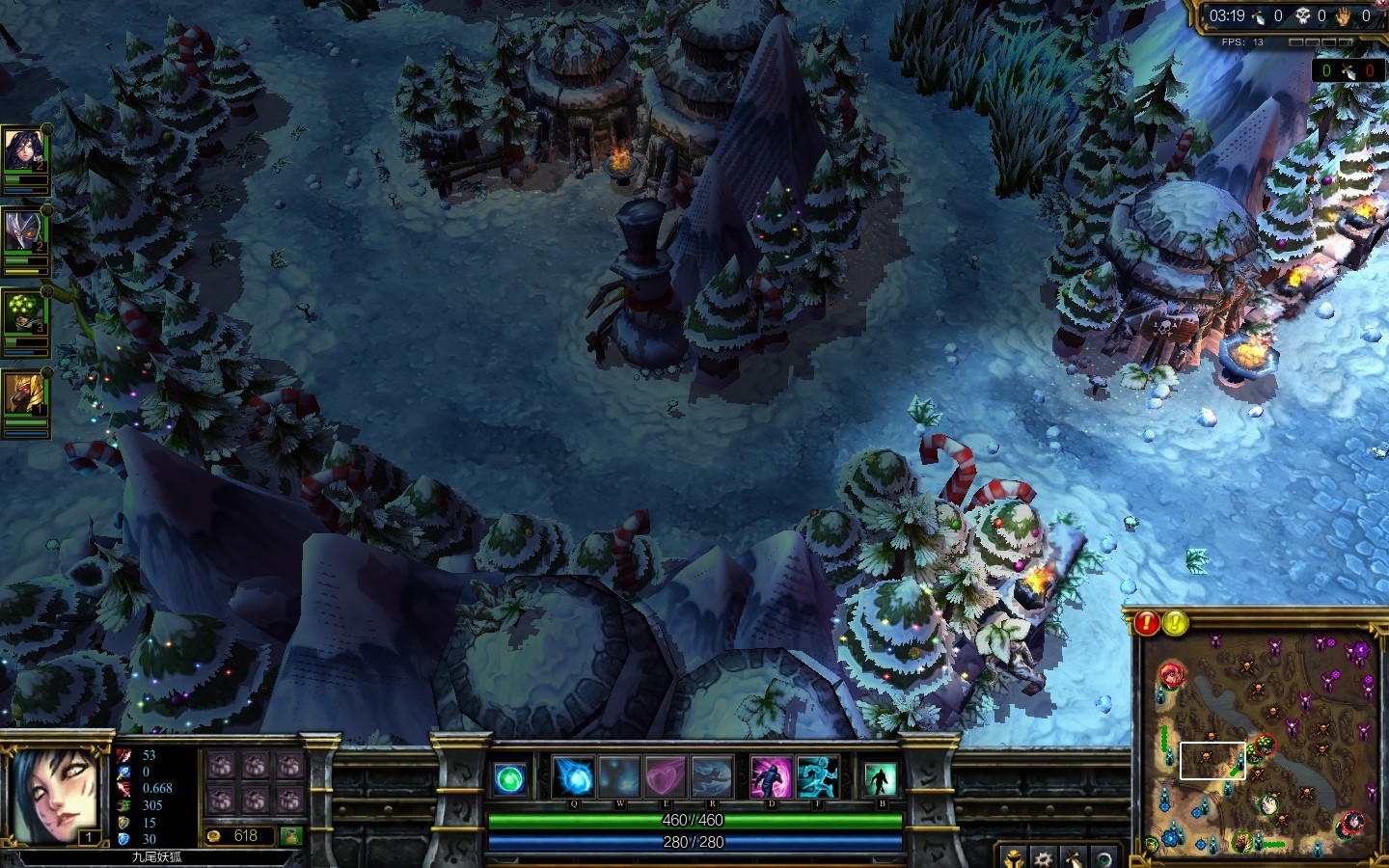The image size is (1389, 868).
Task: Activate the W fox-fire ability
Action: pyautogui.click(x=619, y=777)
